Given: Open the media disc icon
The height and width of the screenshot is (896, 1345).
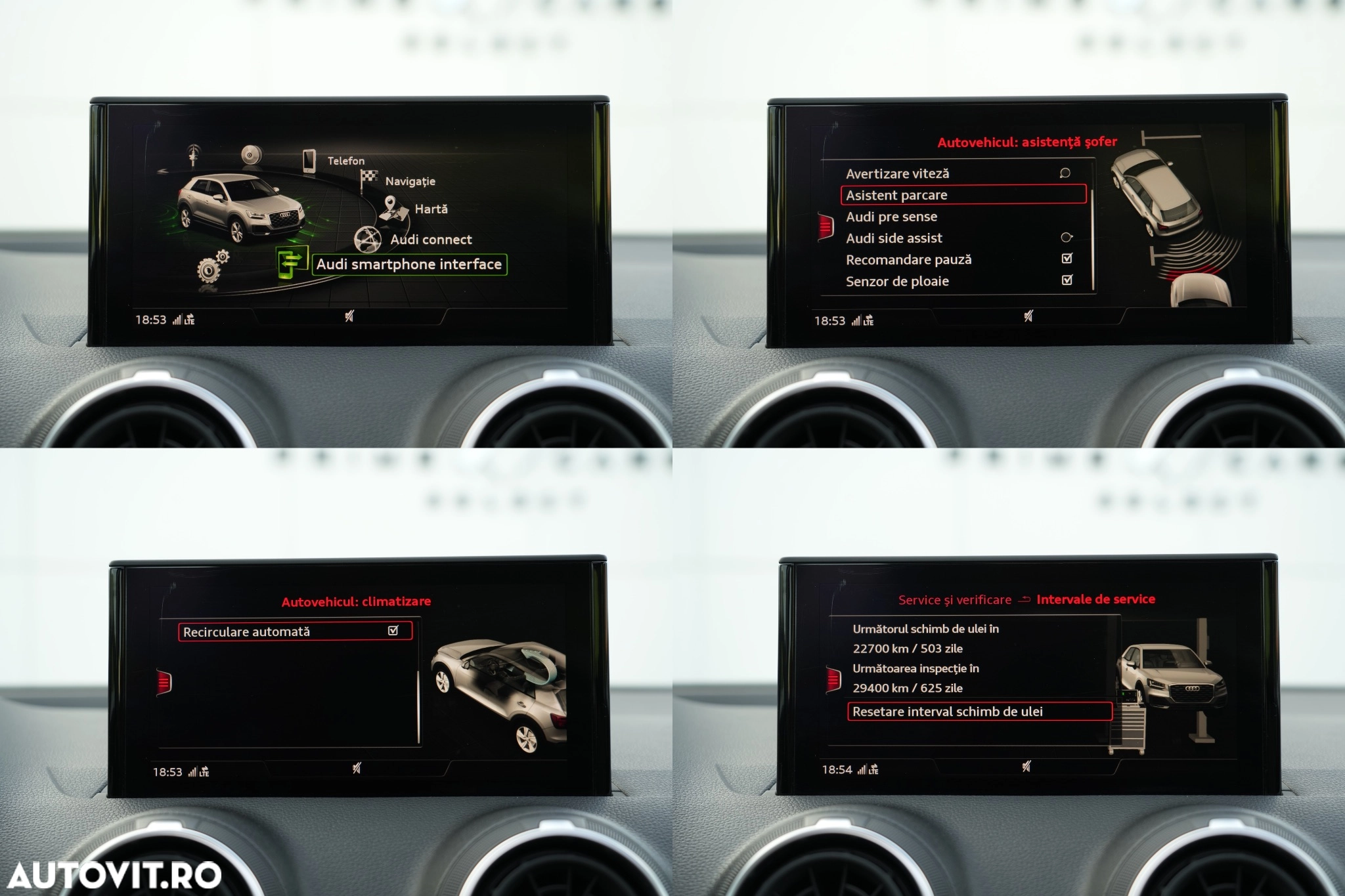Looking at the screenshot, I should [x=251, y=155].
